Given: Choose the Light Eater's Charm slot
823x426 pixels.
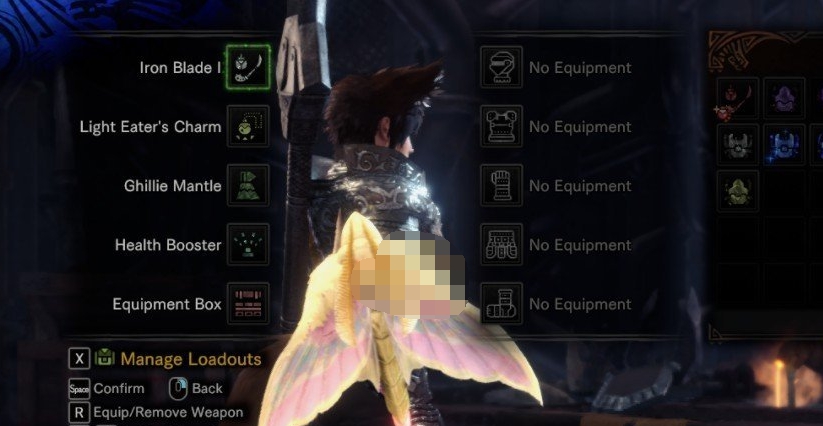Looking at the screenshot, I should [247, 127].
